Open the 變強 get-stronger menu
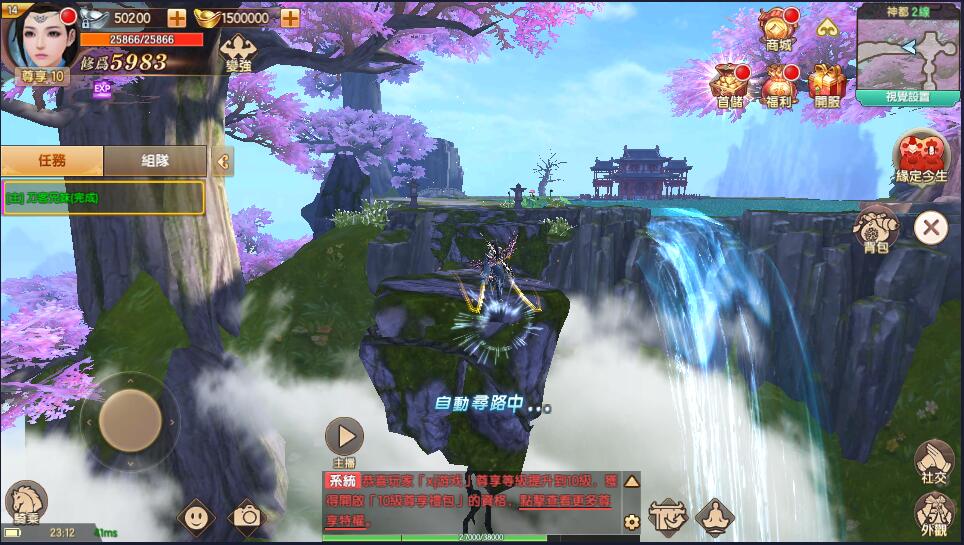Screen dimensions: 964x545 [238, 51]
